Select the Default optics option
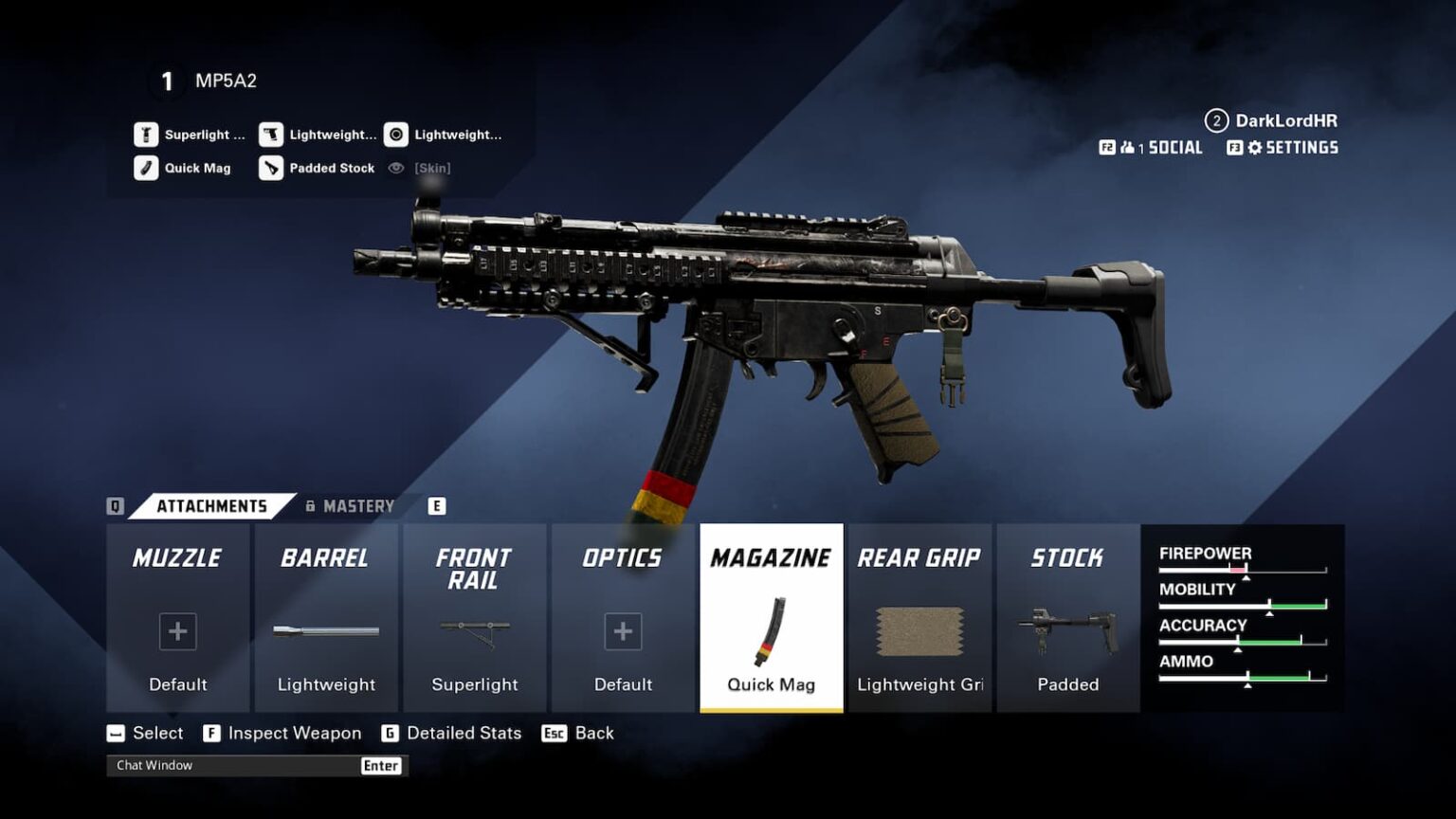This screenshot has height=819, width=1456. click(x=622, y=630)
